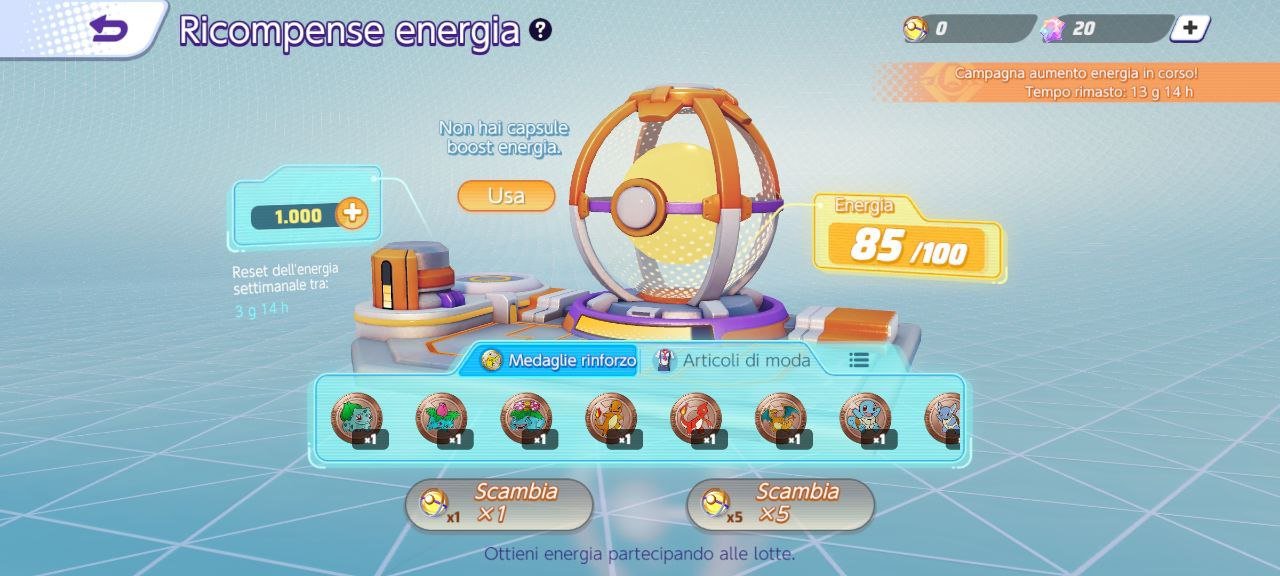Select the Squirtle medal reward
This screenshot has height=576, width=1280.
pos(867,418)
